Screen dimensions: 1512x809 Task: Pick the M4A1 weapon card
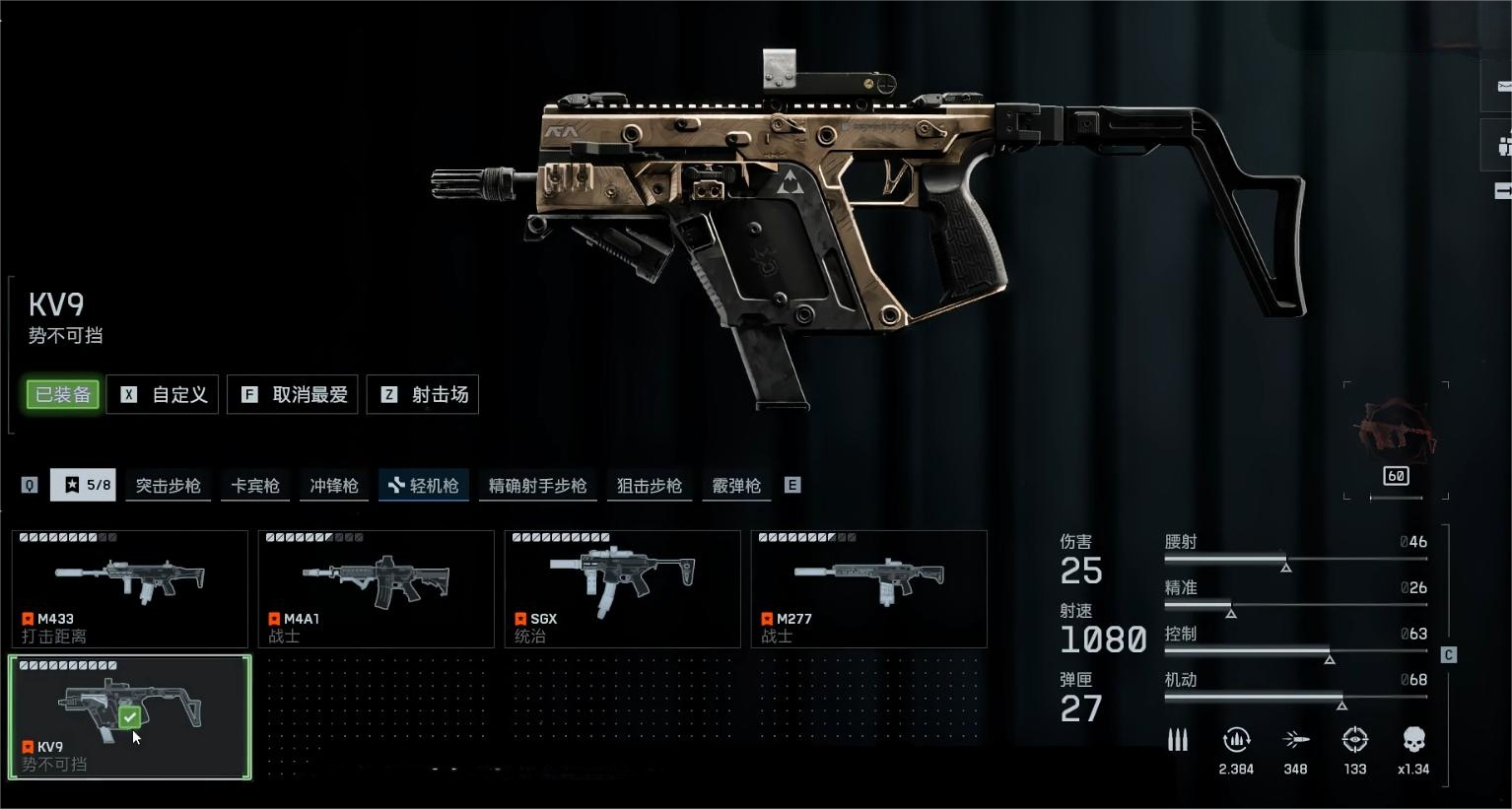tap(377, 588)
